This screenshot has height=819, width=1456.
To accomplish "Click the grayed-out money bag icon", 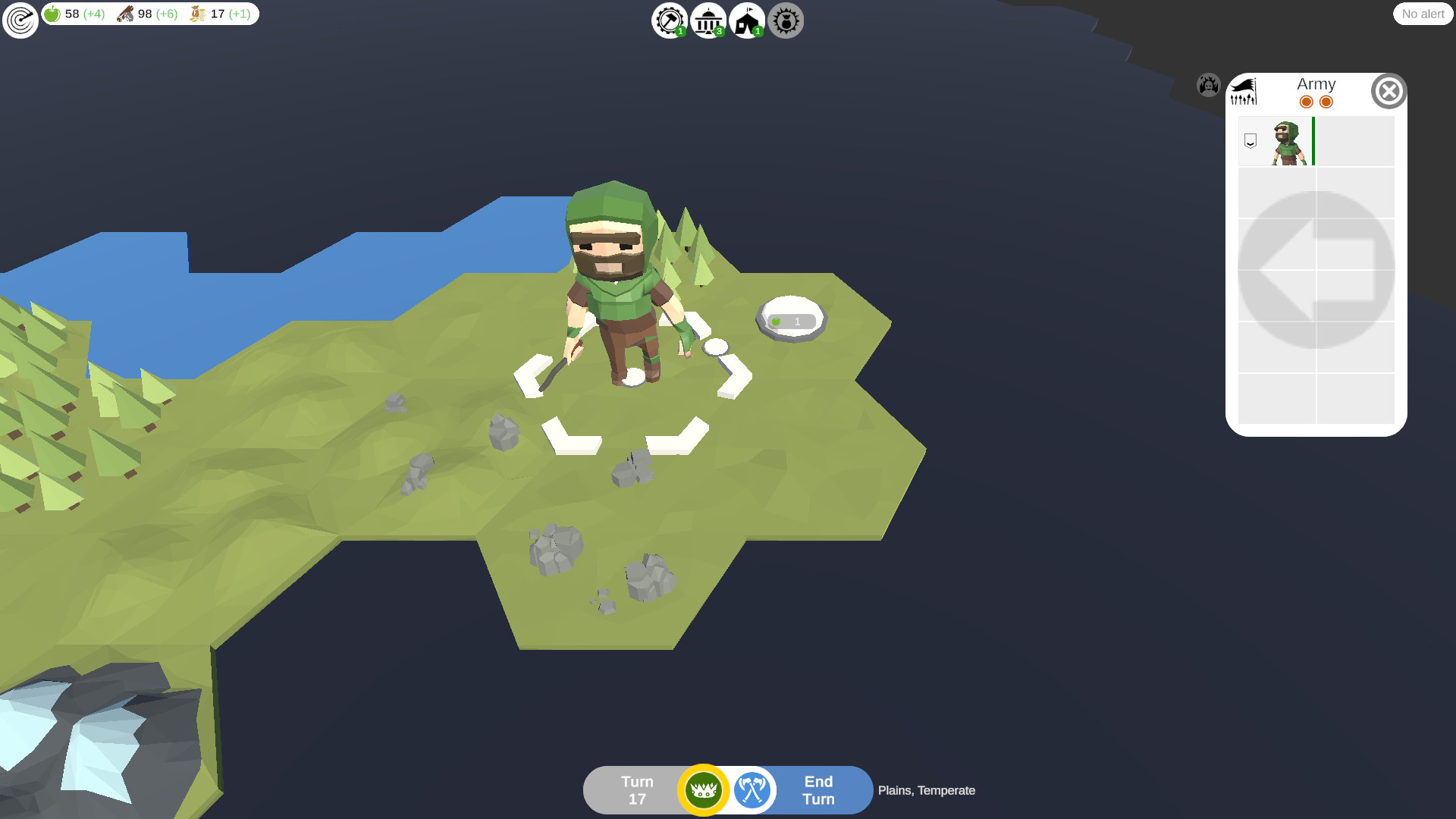I will (x=786, y=20).
